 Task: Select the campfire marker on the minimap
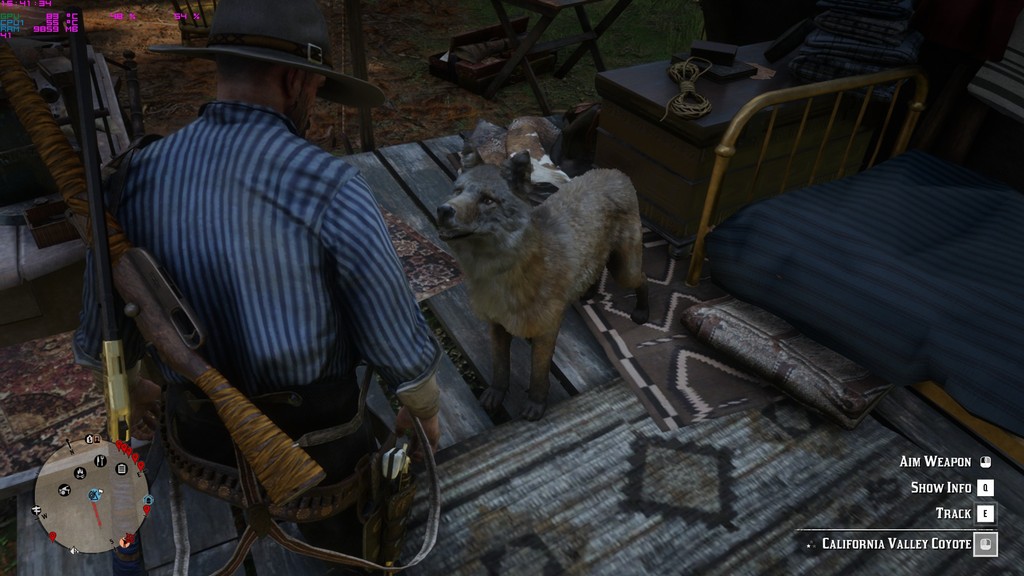[80, 473]
